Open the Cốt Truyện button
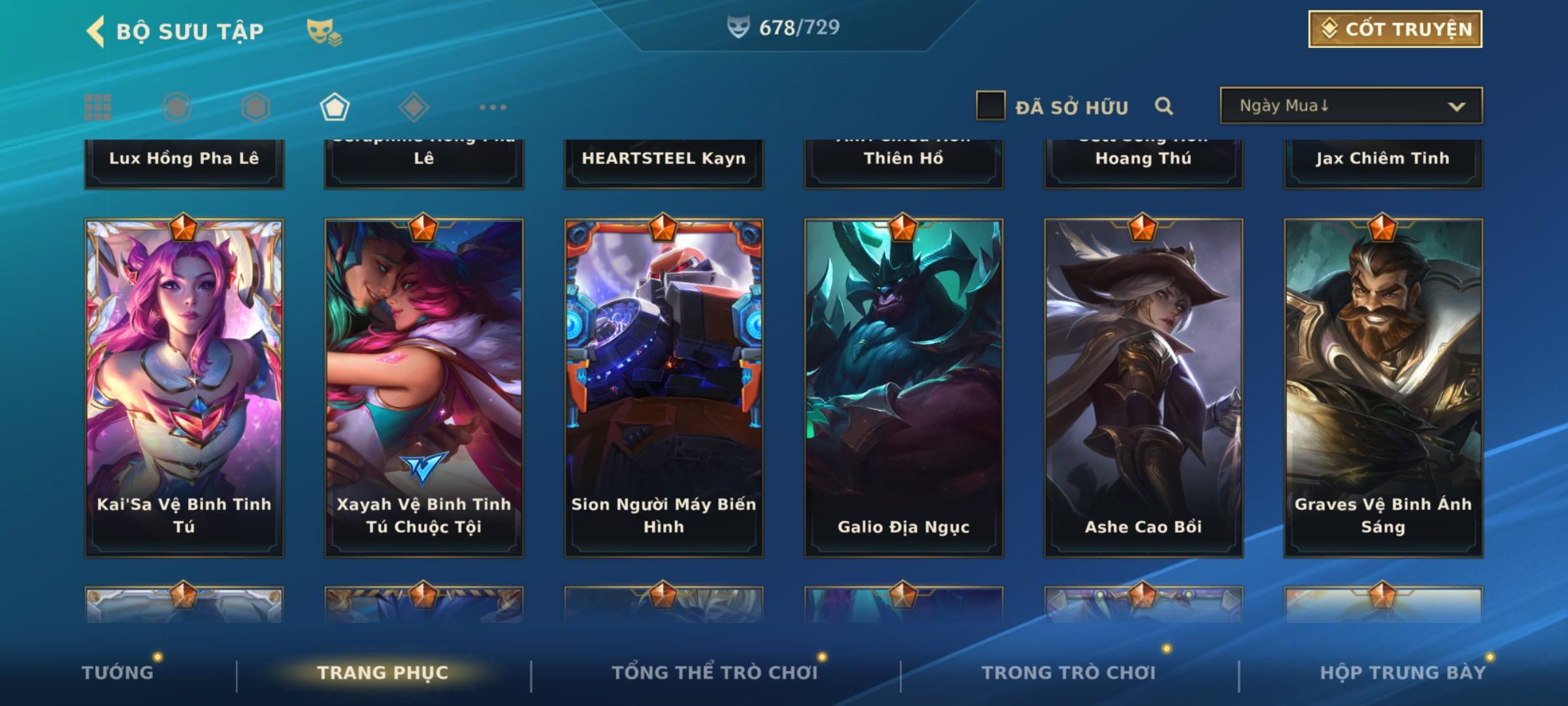The width and height of the screenshot is (1568, 706). point(1395,29)
